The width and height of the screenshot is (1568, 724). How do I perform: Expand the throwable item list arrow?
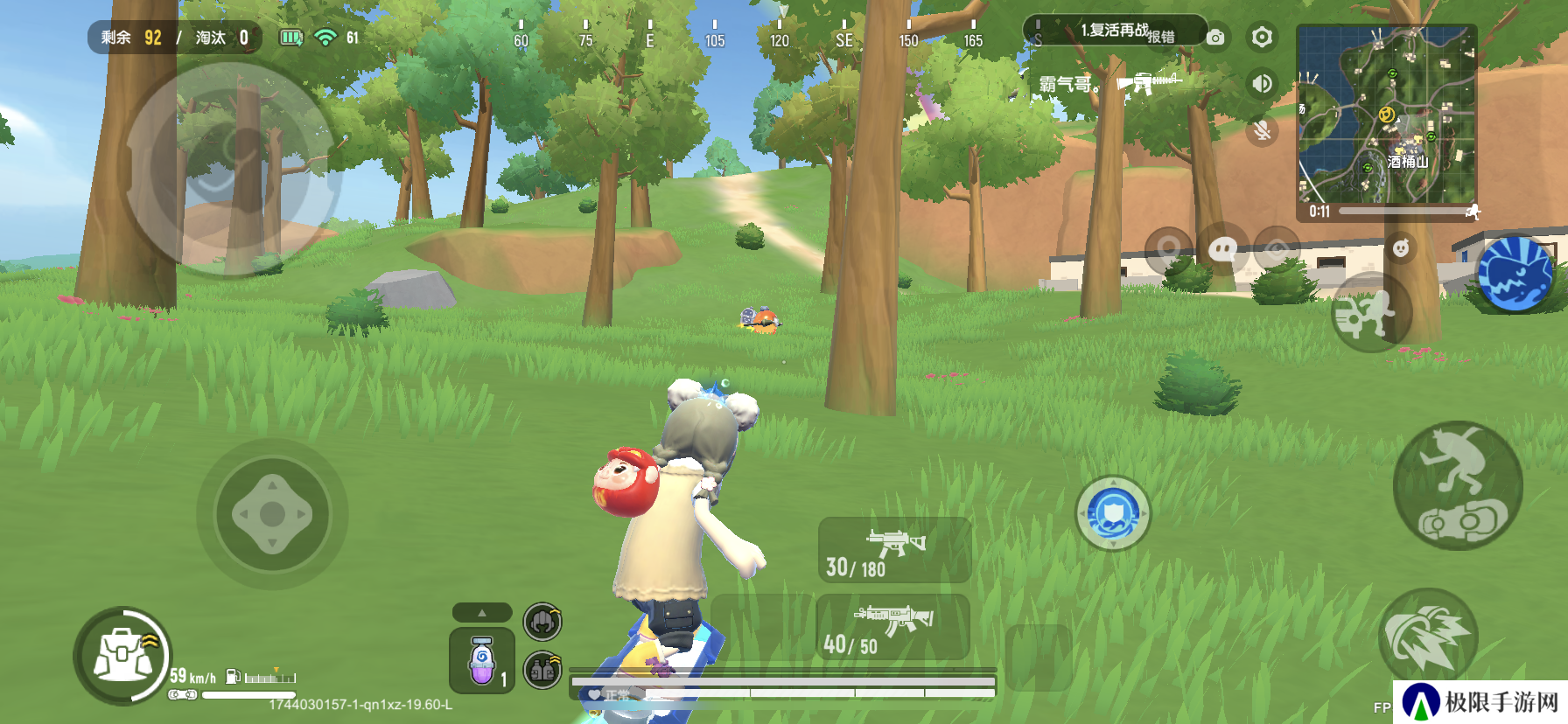tap(482, 613)
